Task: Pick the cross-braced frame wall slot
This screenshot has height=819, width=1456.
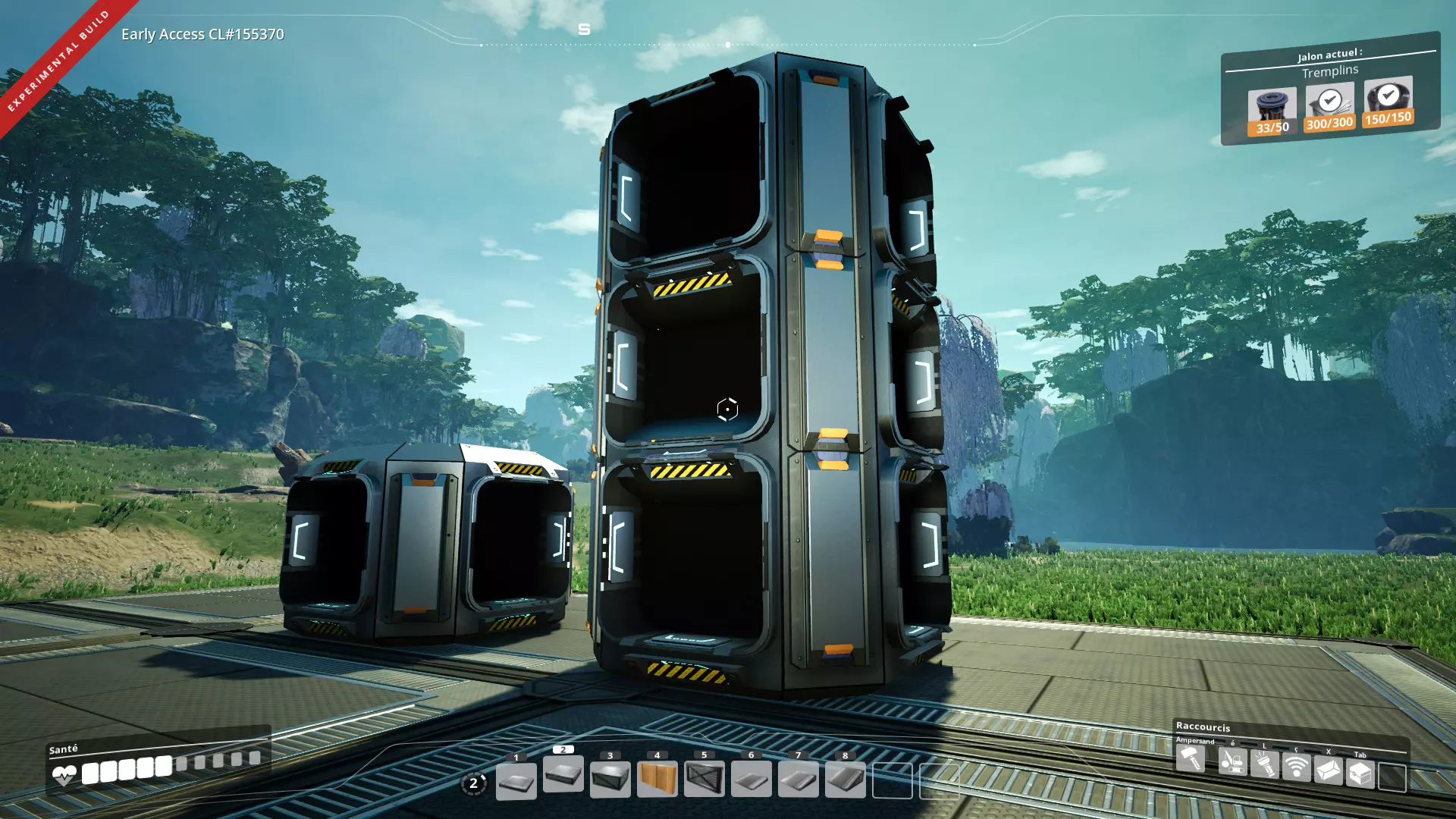Action: coord(704,779)
